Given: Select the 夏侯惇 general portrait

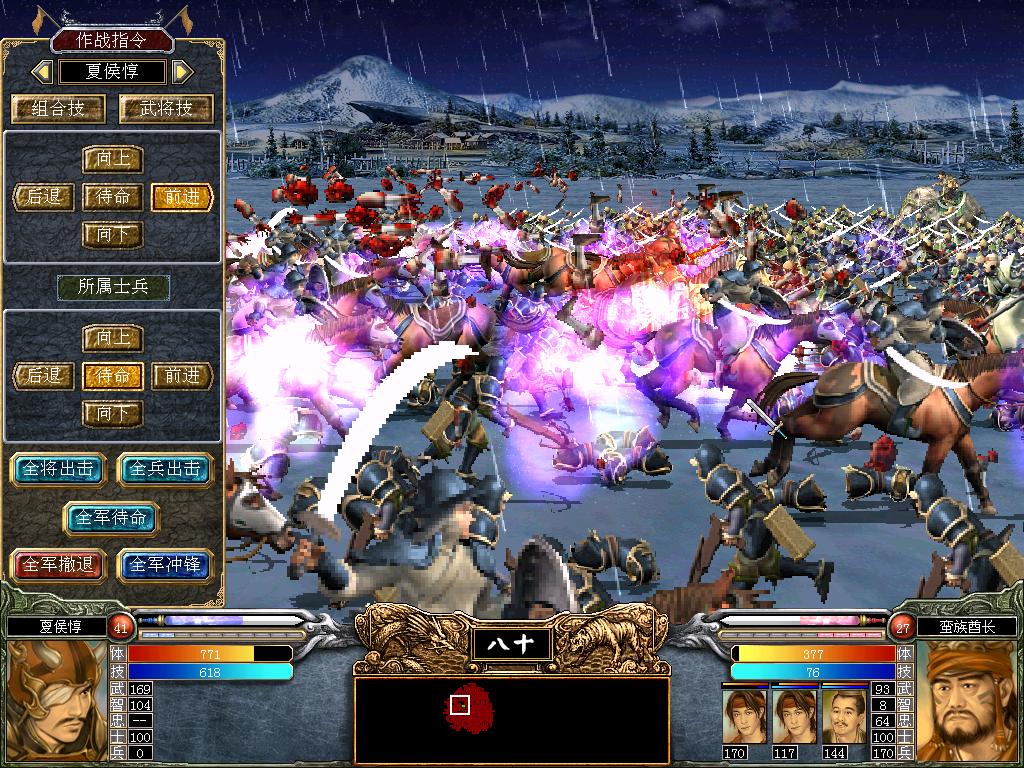Looking at the screenshot, I should [55, 702].
